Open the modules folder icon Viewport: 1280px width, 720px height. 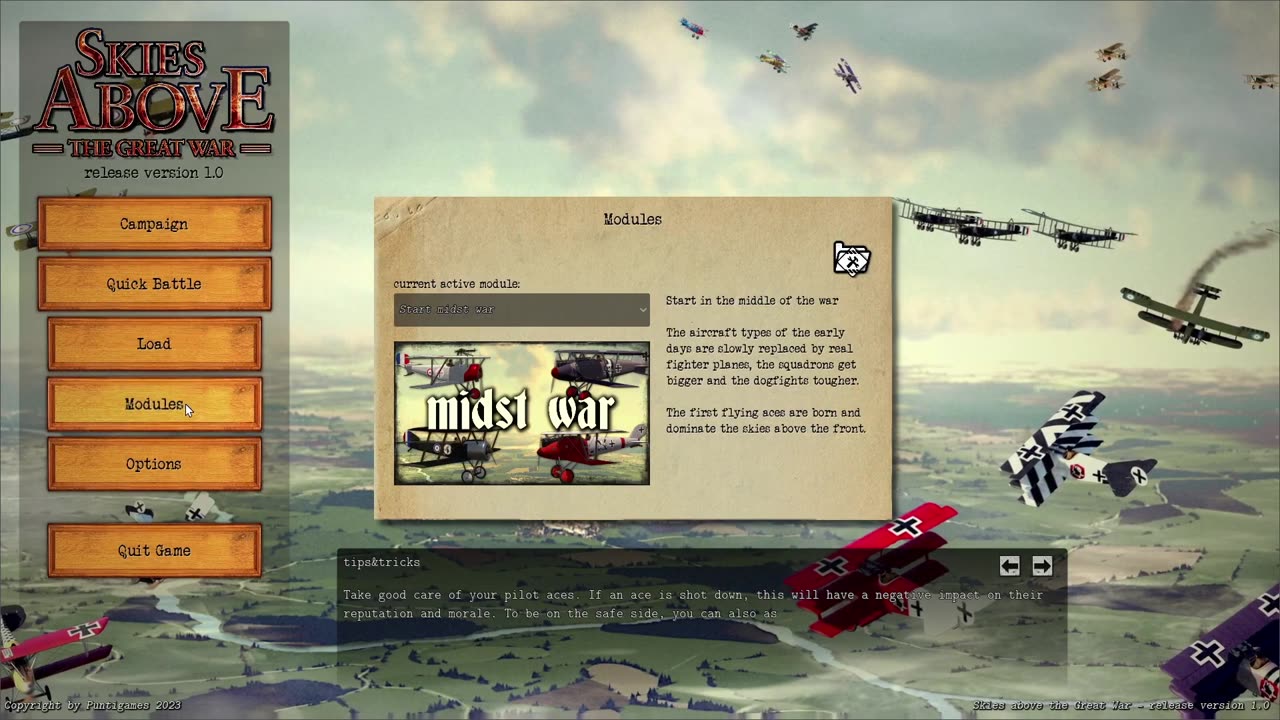pos(851,259)
